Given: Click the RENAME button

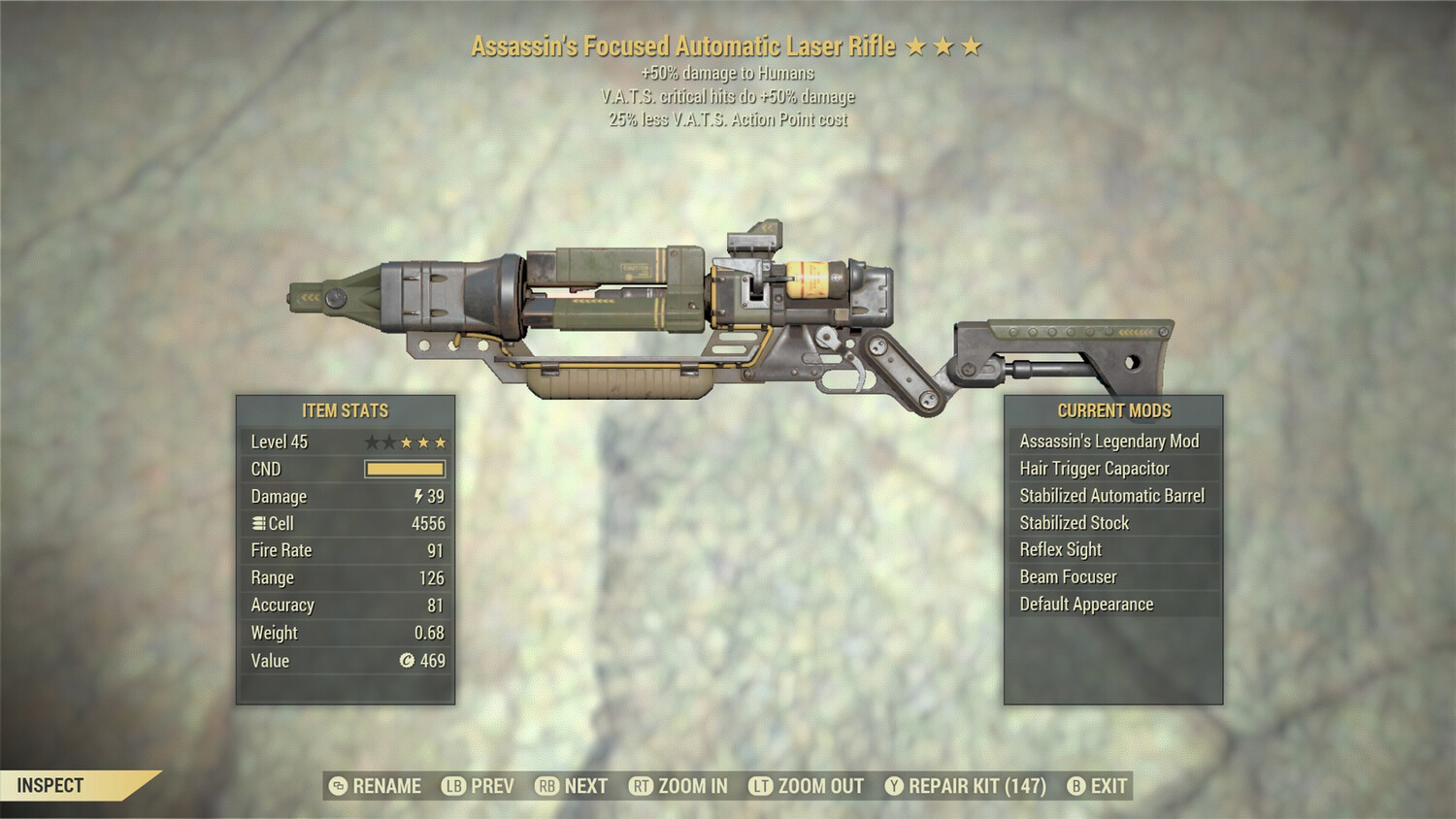Looking at the screenshot, I should [386, 786].
